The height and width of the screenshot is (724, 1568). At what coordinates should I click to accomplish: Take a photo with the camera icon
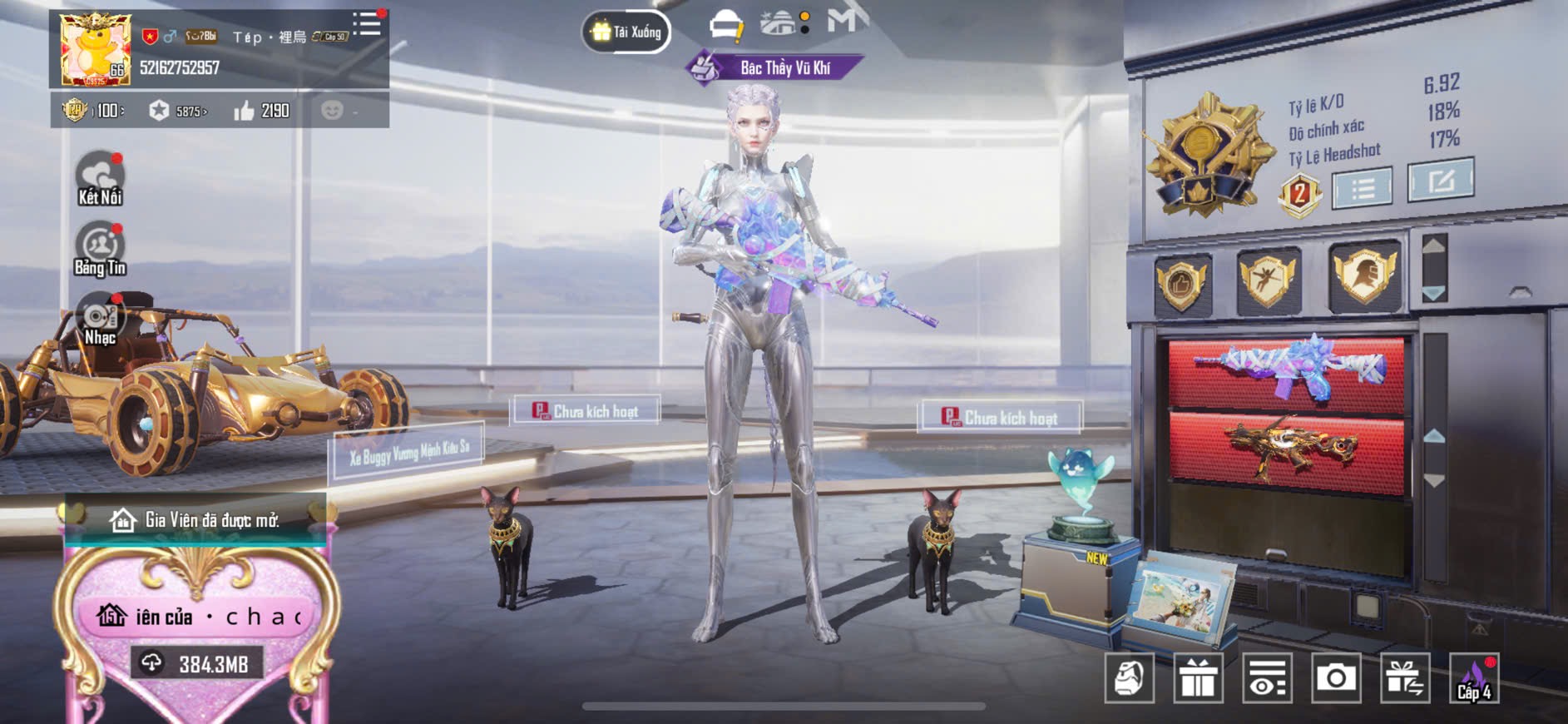[x=1336, y=678]
